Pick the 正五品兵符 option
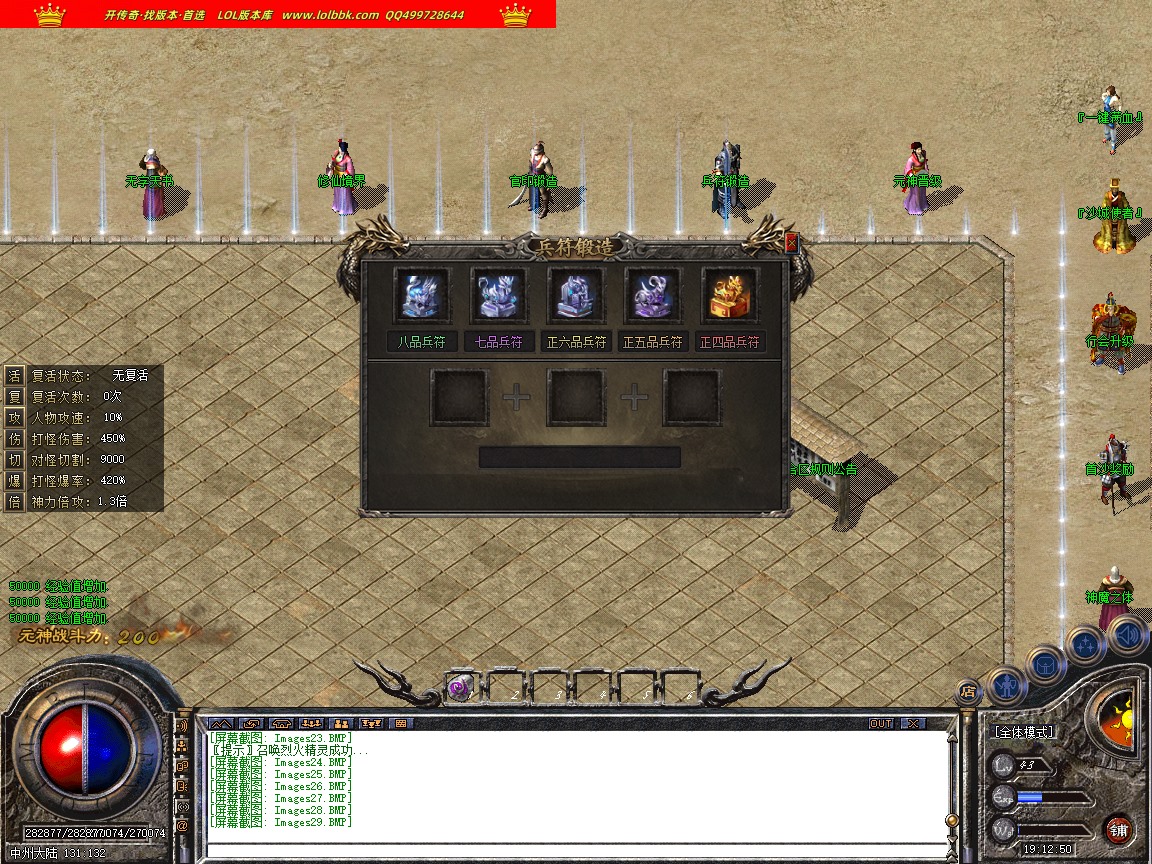Screen dimensions: 1152x864 tap(653, 342)
